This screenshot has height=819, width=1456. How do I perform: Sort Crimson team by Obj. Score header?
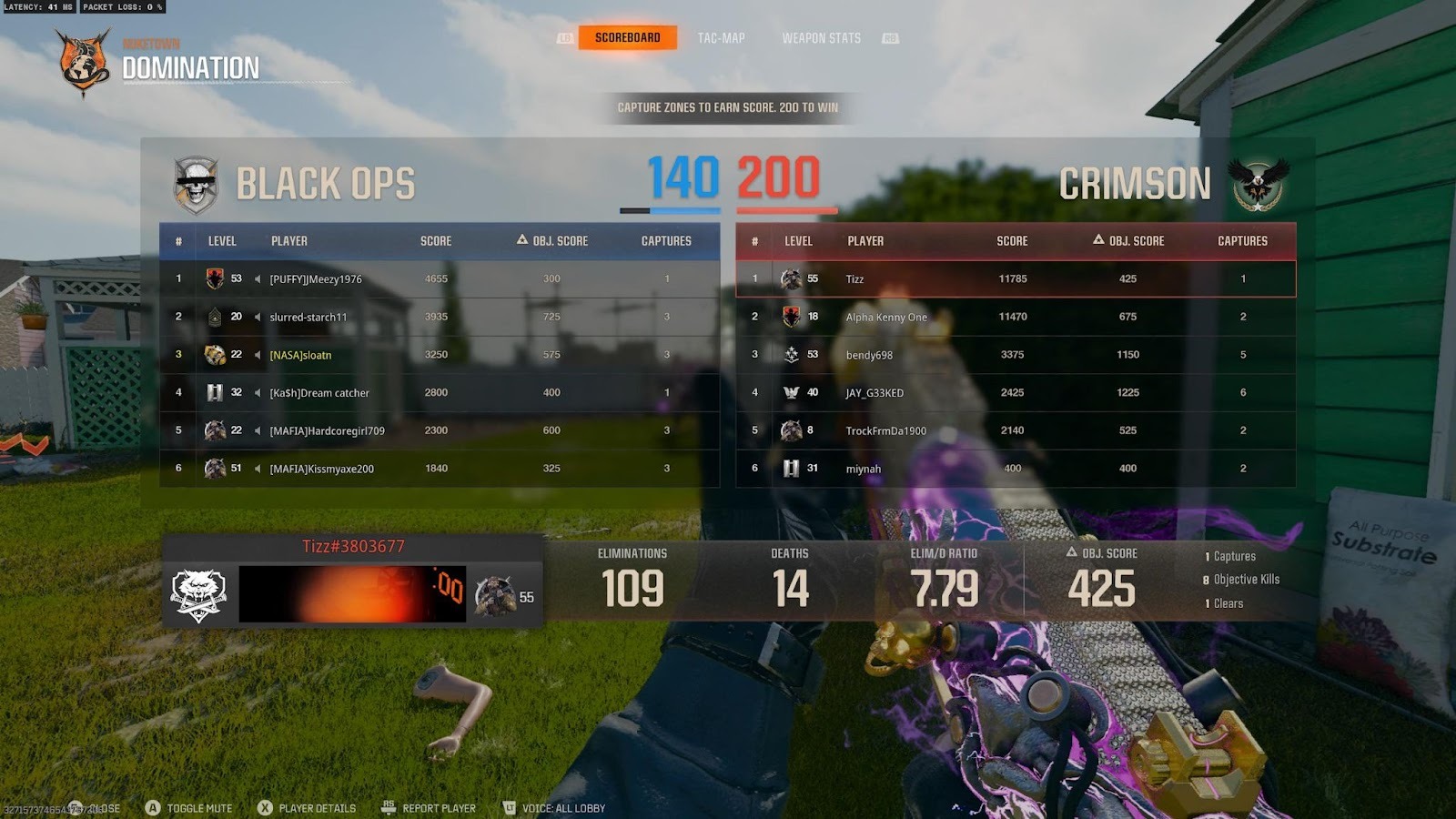tap(1128, 241)
